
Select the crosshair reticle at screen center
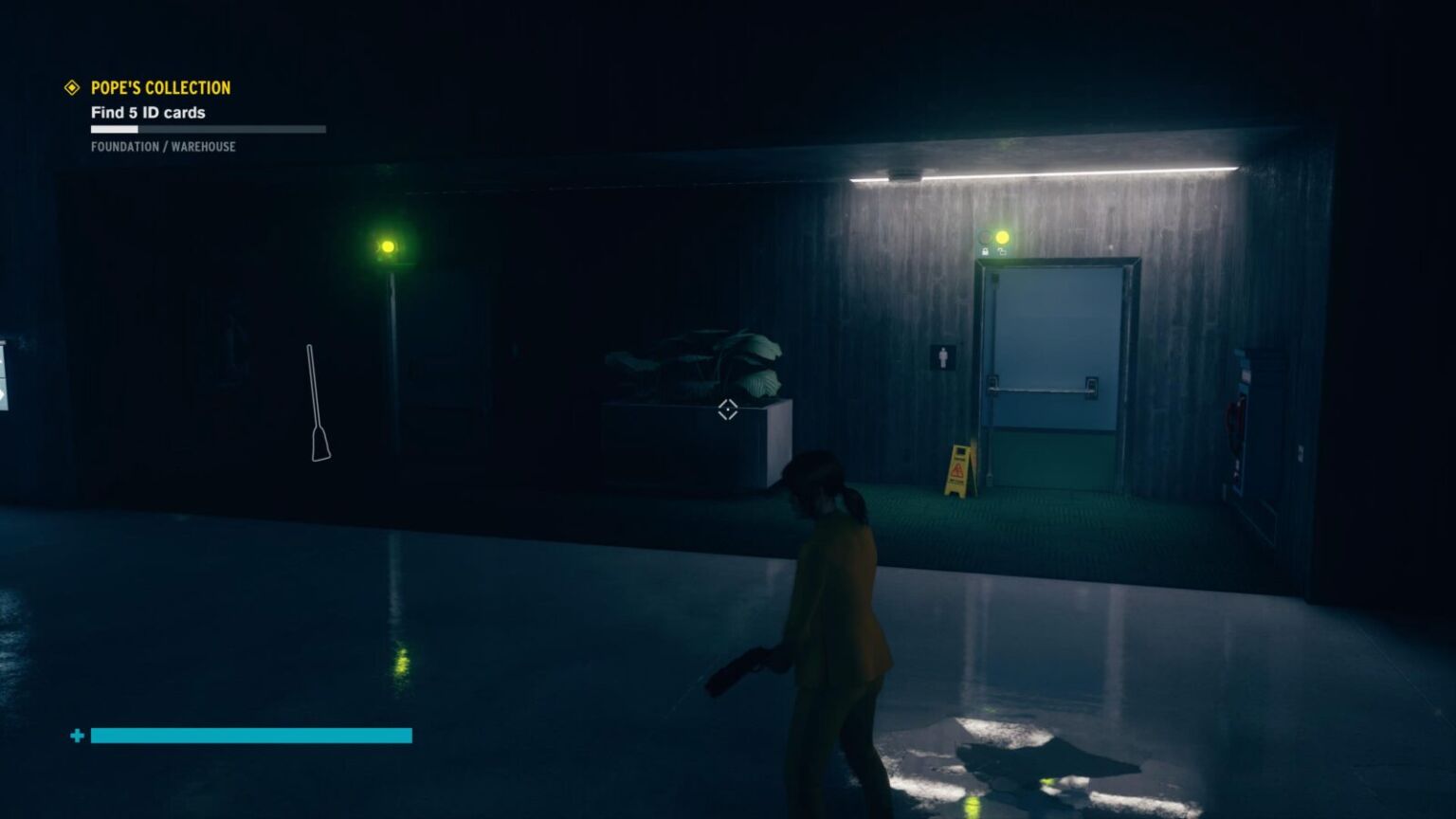click(x=727, y=410)
